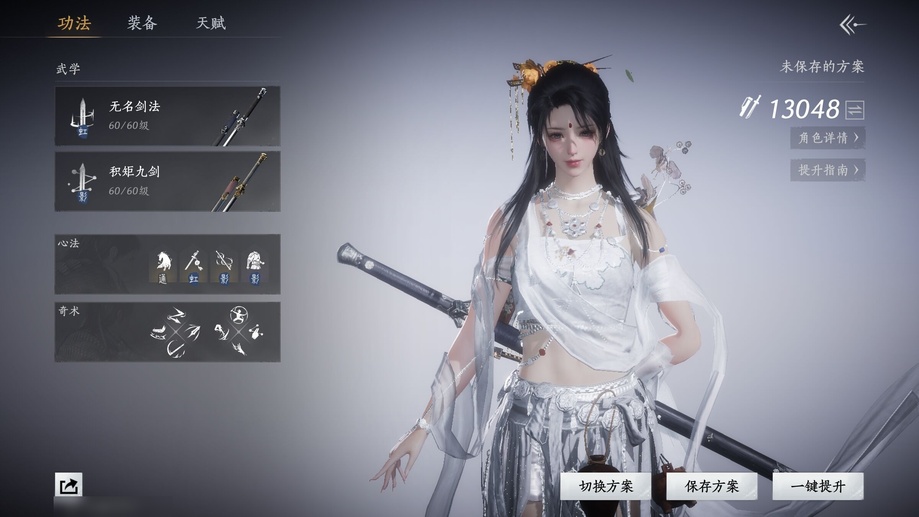
Task: Choose the 积矩九剑 martial art entry
Action: (x=167, y=181)
